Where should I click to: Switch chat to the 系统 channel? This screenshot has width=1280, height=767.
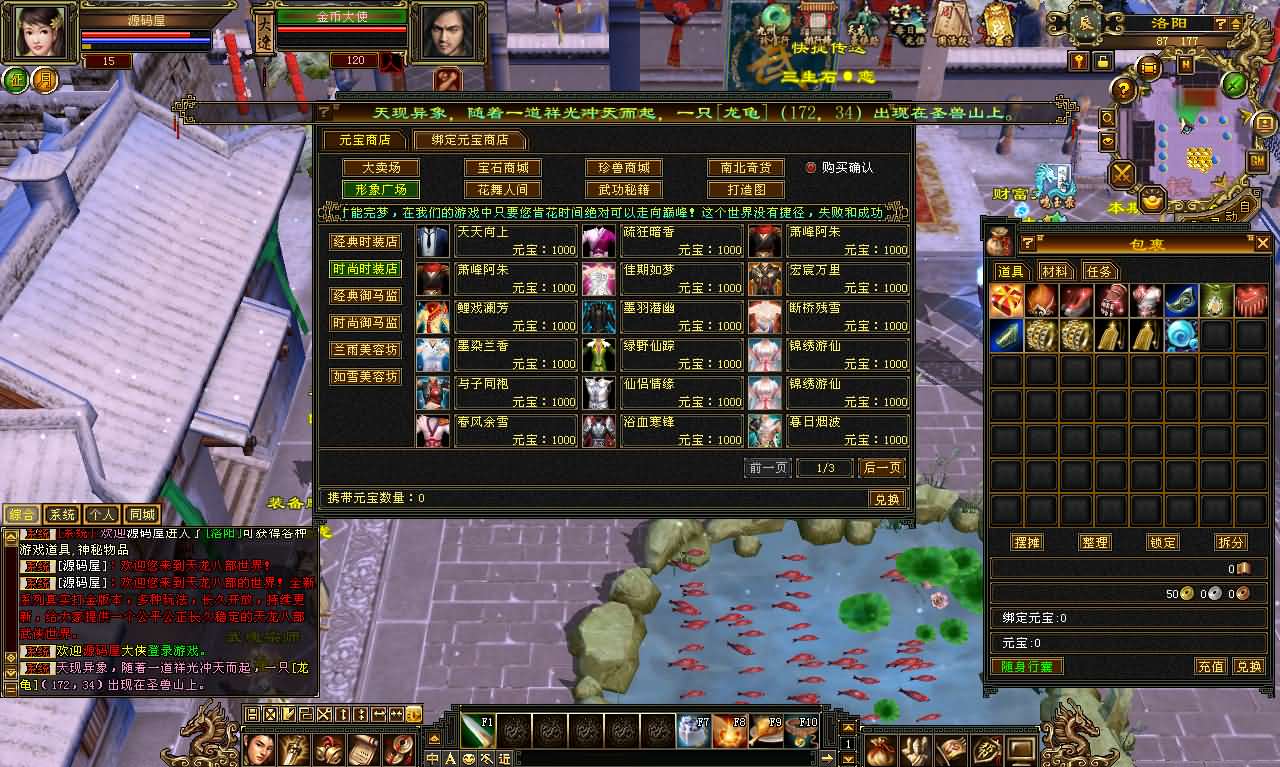coord(62,513)
